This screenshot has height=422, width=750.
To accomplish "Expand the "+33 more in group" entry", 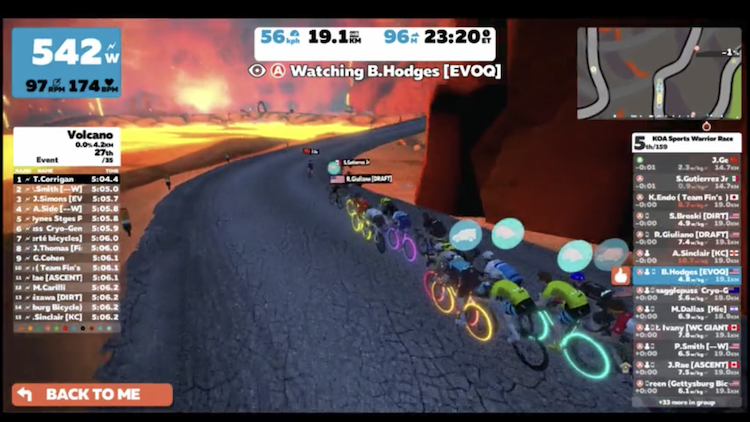I will tap(688, 402).
